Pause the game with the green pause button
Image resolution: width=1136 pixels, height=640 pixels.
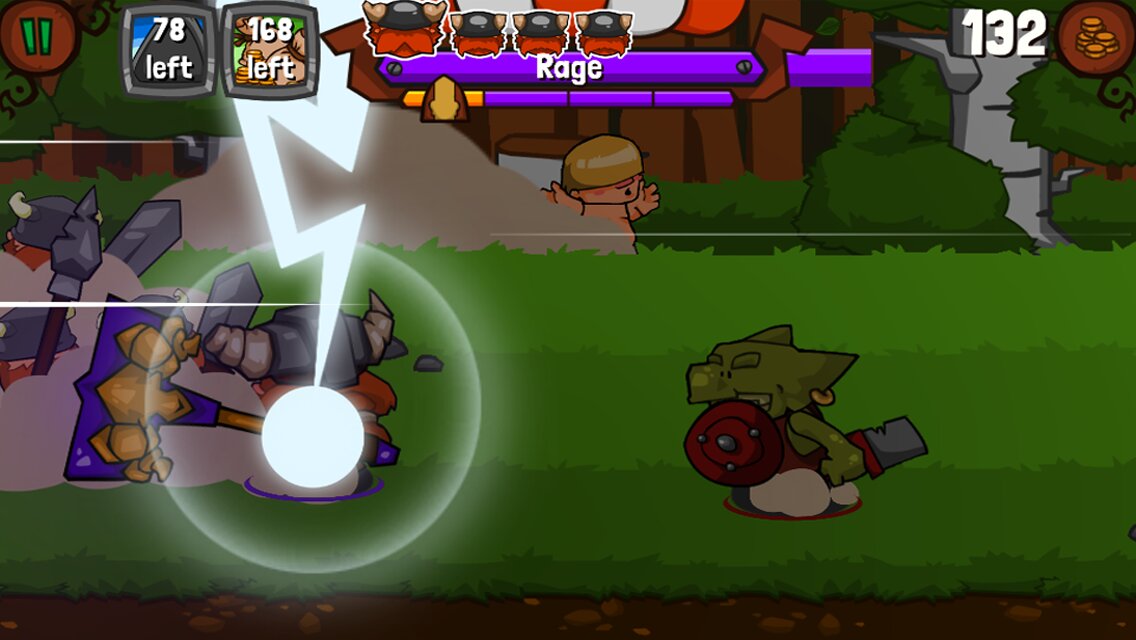coord(36,37)
